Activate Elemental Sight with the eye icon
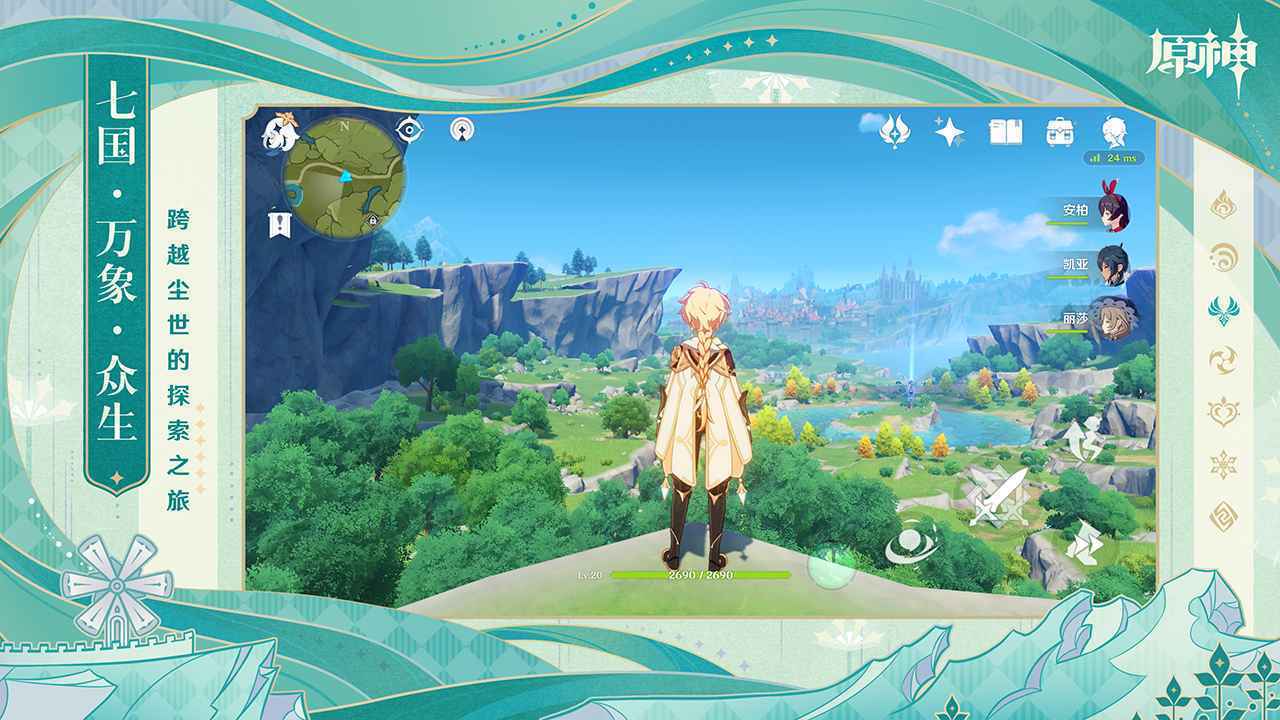This screenshot has width=1280, height=720. coord(409,129)
